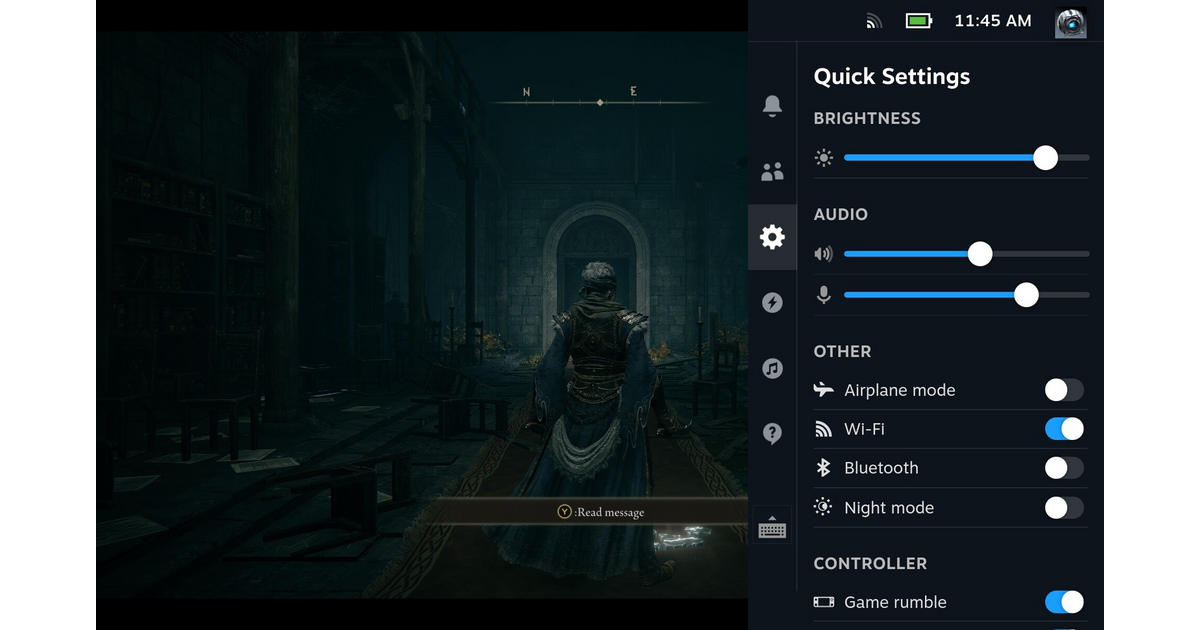
Task: Switch to the friends tab
Action: pos(772,172)
